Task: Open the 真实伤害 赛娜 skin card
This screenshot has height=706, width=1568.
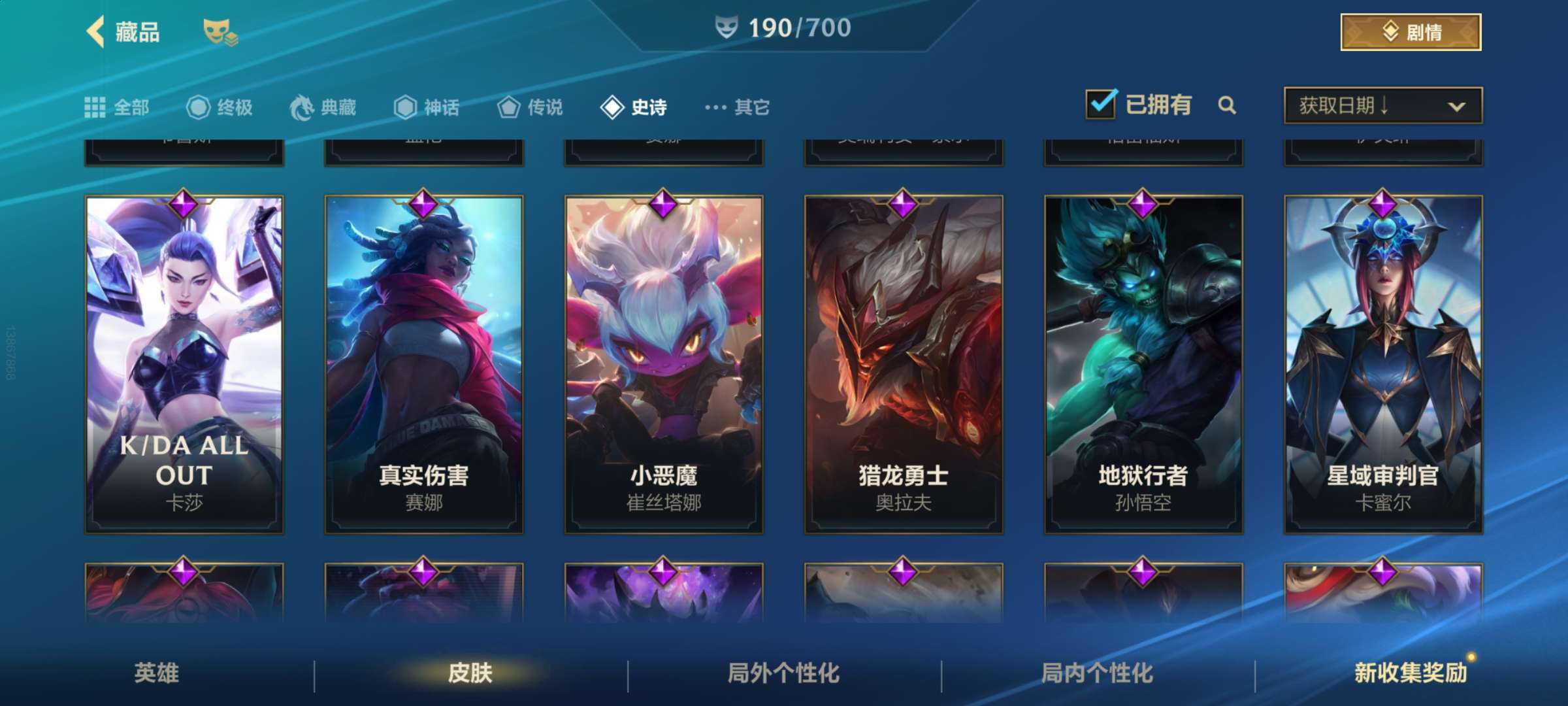Action: (x=424, y=364)
